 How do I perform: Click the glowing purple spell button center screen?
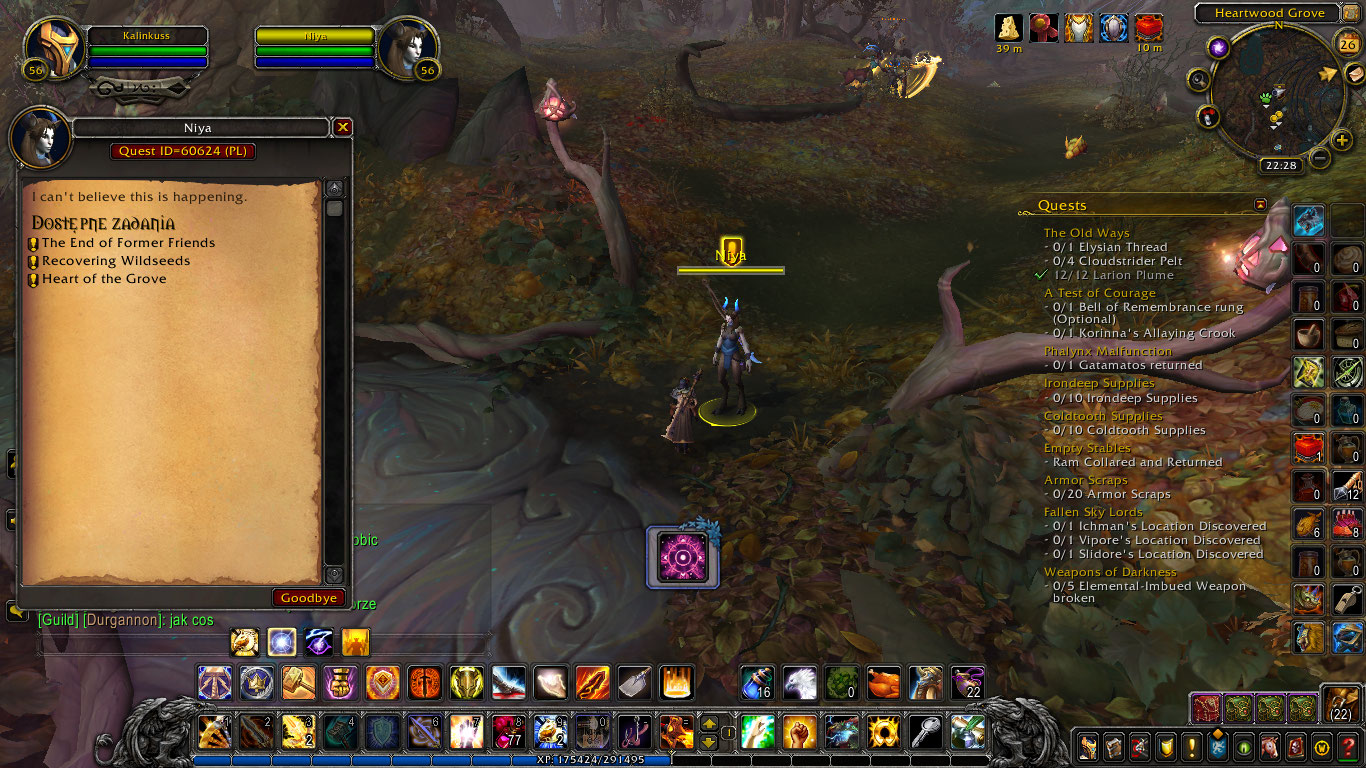(x=683, y=558)
